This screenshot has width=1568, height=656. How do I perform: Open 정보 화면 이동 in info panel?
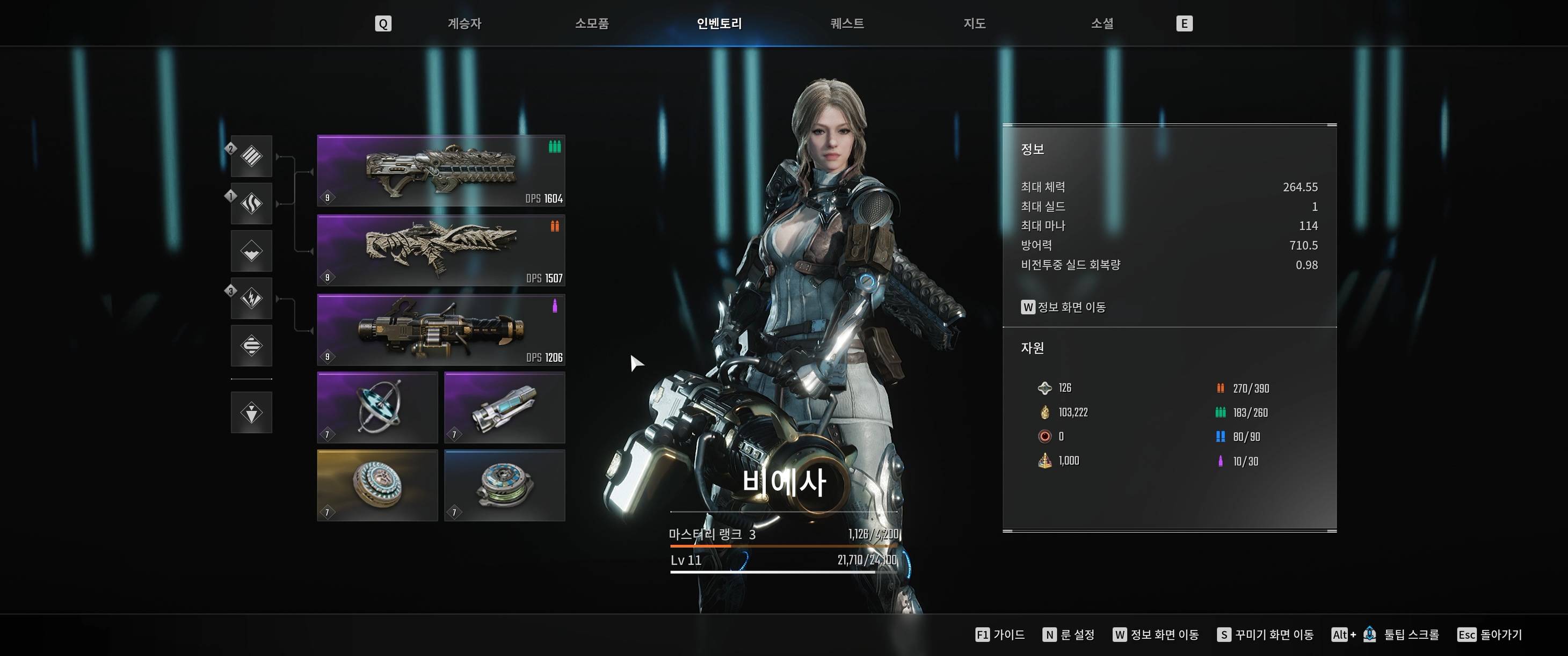1063,307
